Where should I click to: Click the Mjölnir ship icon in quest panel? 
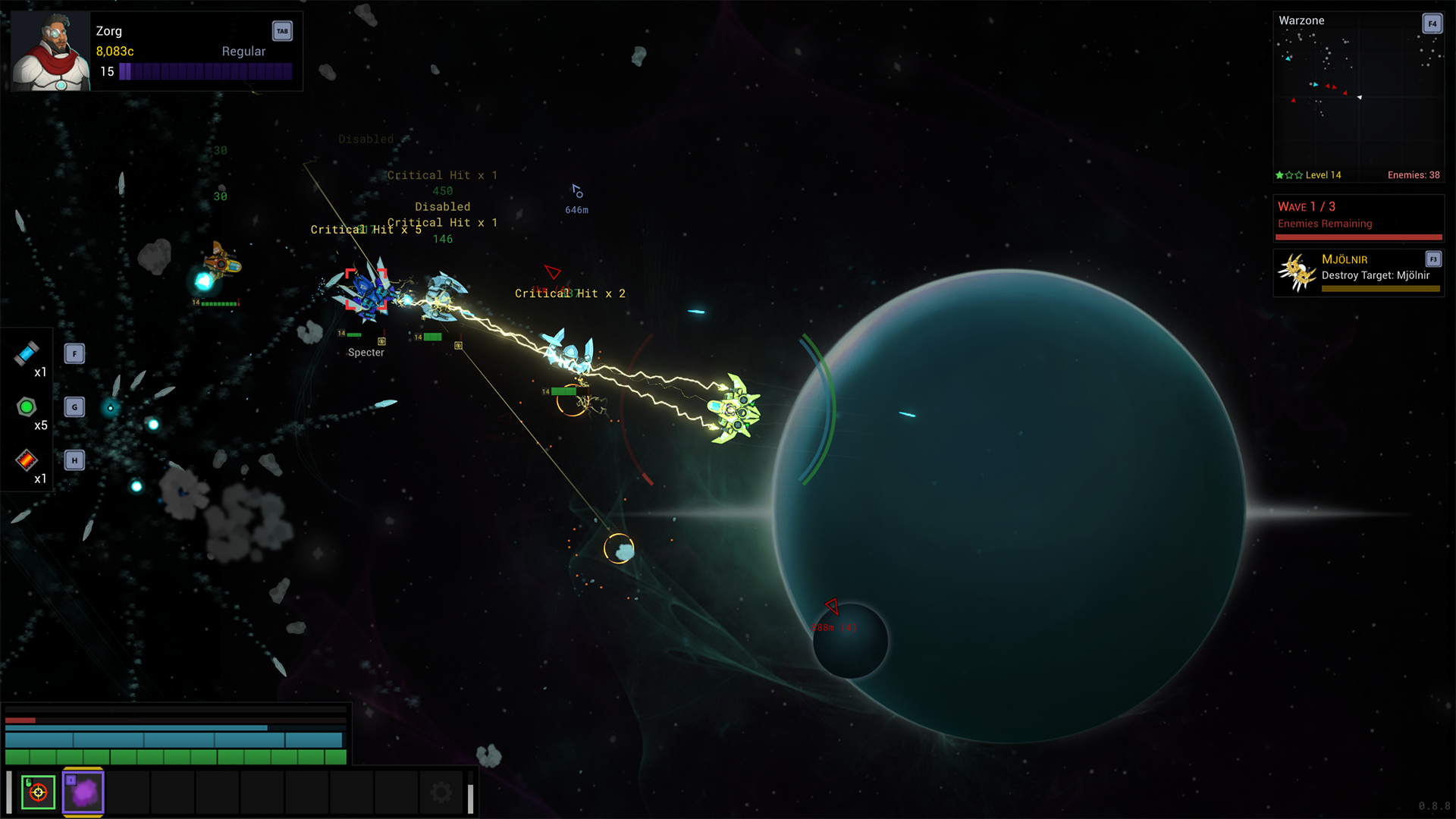coord(1297,272)
